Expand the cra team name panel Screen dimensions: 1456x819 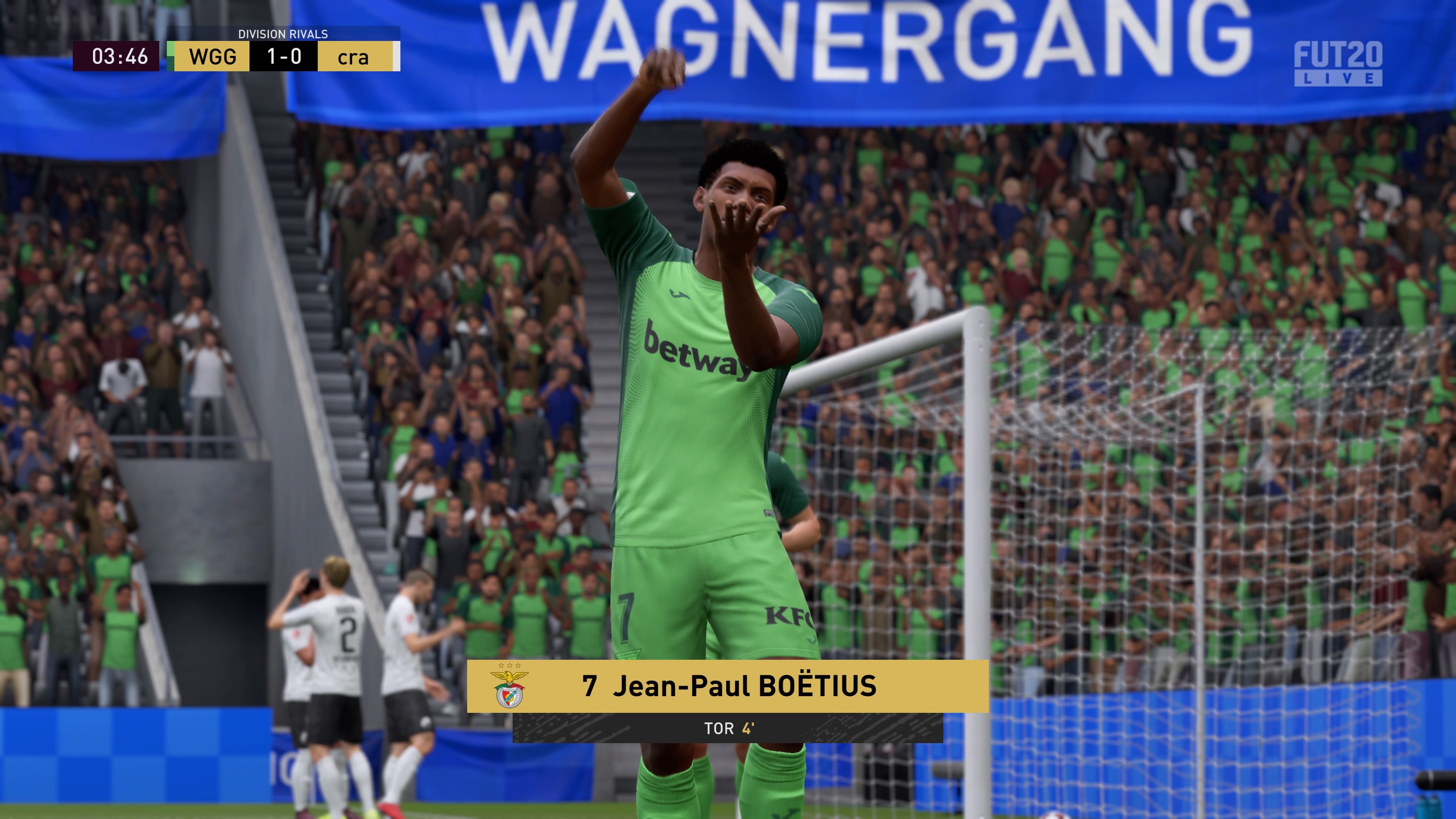click(x=355, y=56)
